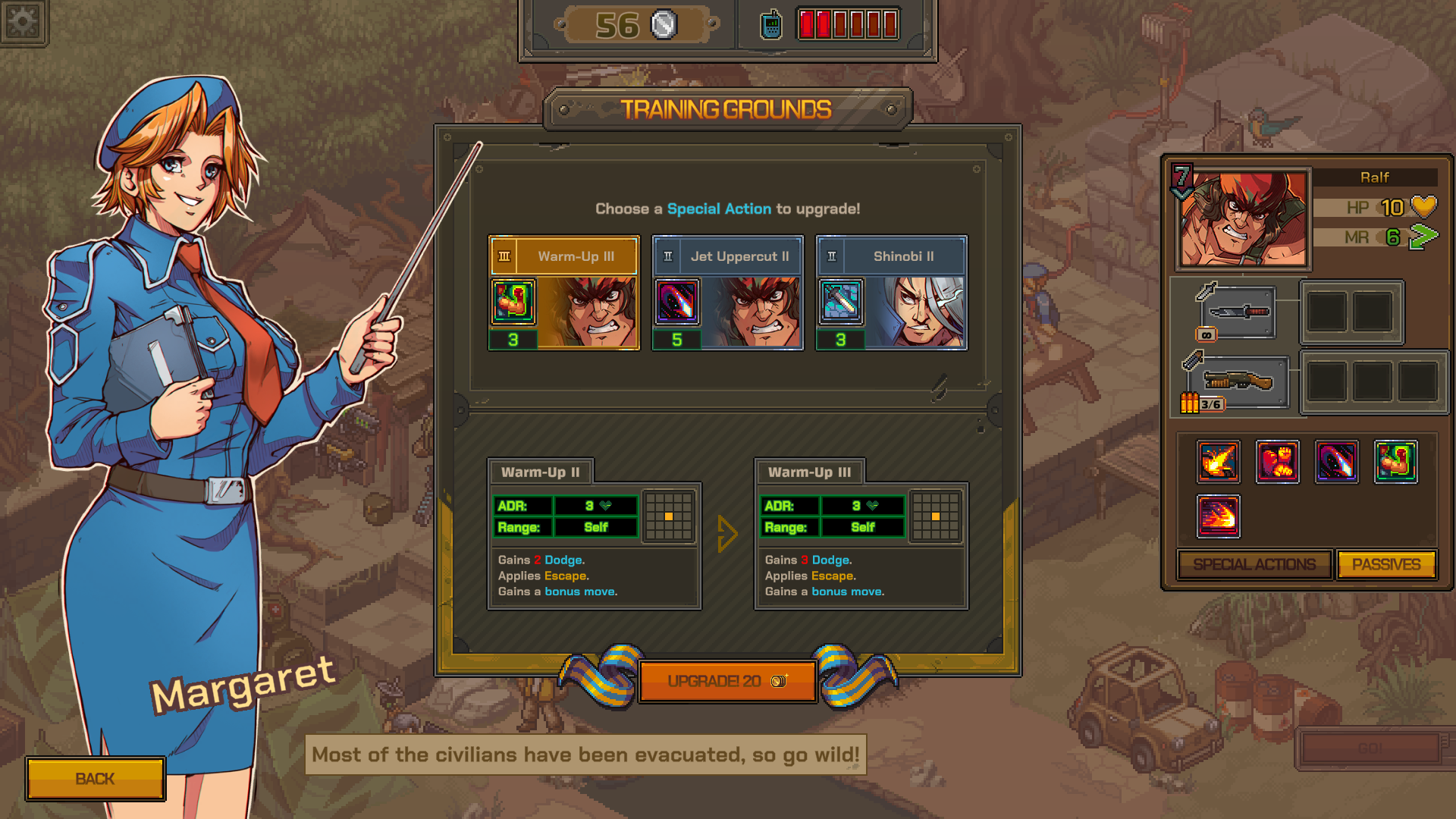The image size is (1456, 819).
Task: Switch to the Special Actions tab
Action: pyautogui.click(x=1254, y=565)
